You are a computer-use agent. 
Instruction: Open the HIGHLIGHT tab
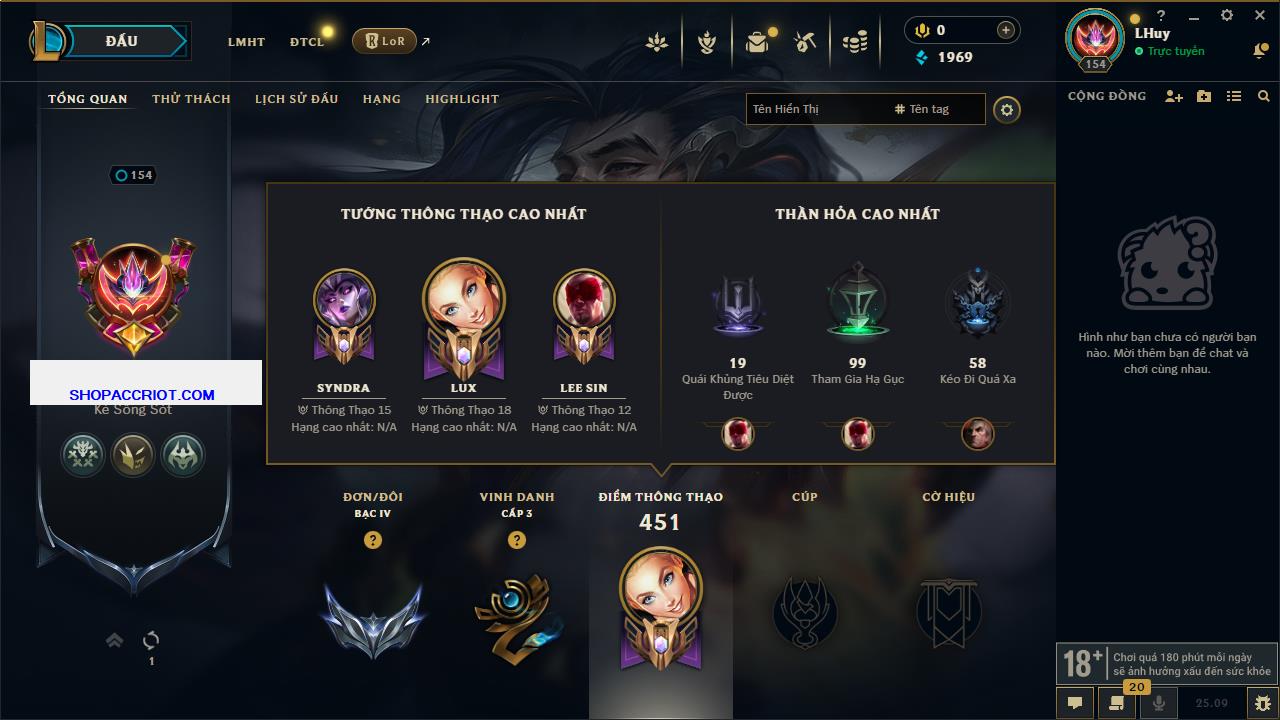pyautogui.click(x=462, y=99)
